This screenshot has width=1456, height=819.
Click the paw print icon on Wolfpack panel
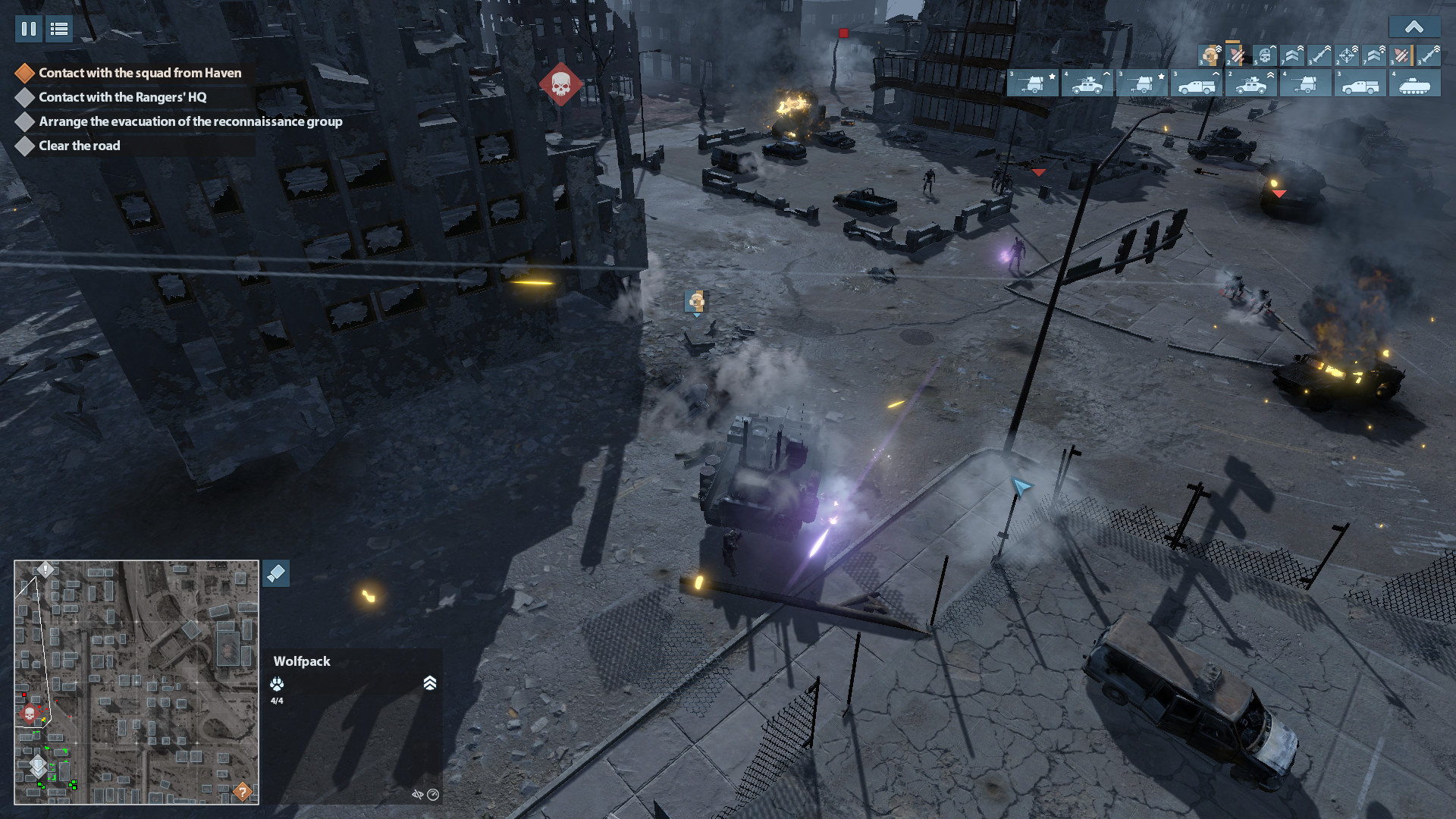click(277, 684)
